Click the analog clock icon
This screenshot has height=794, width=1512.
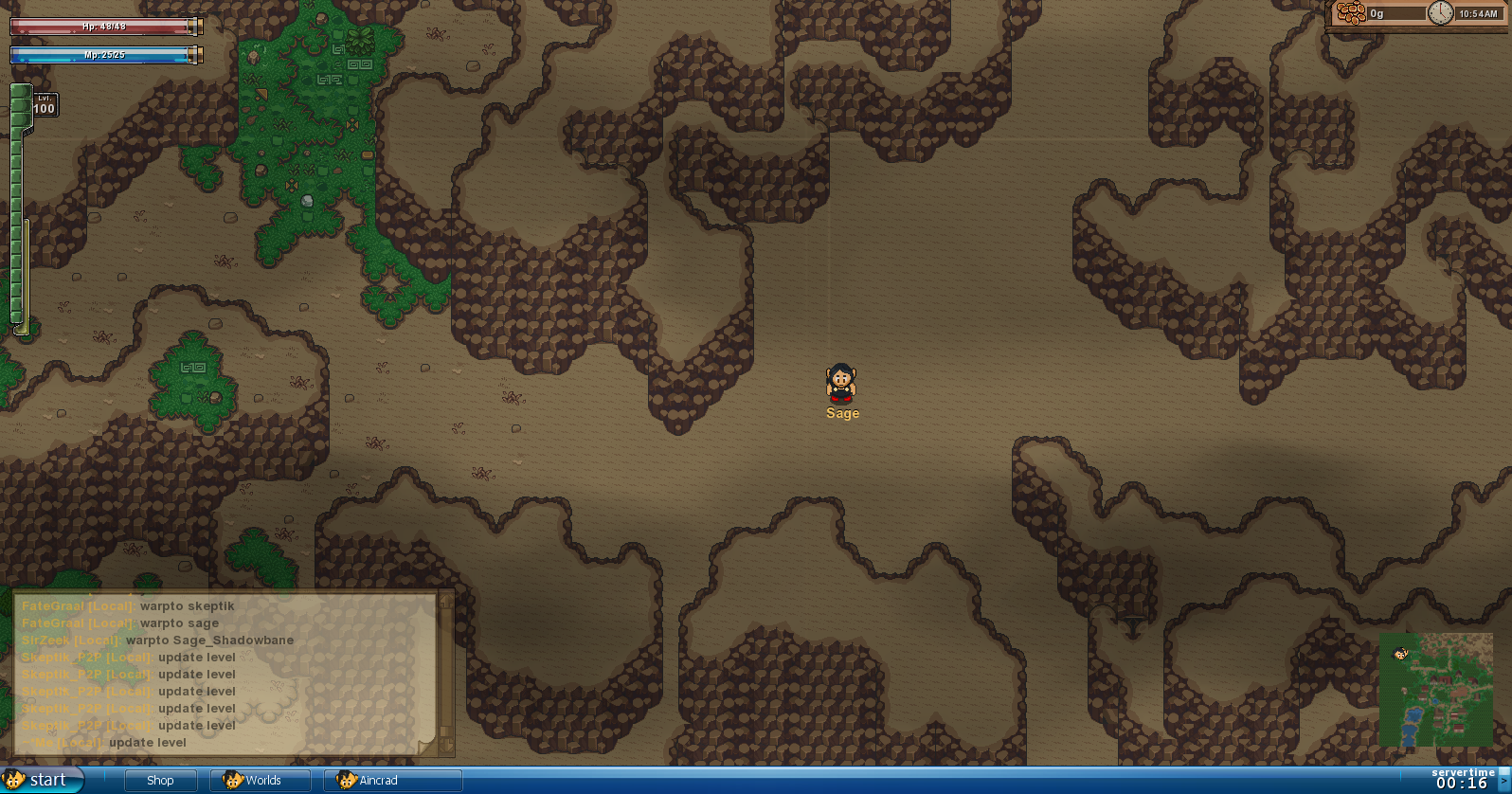(1440, 13)
